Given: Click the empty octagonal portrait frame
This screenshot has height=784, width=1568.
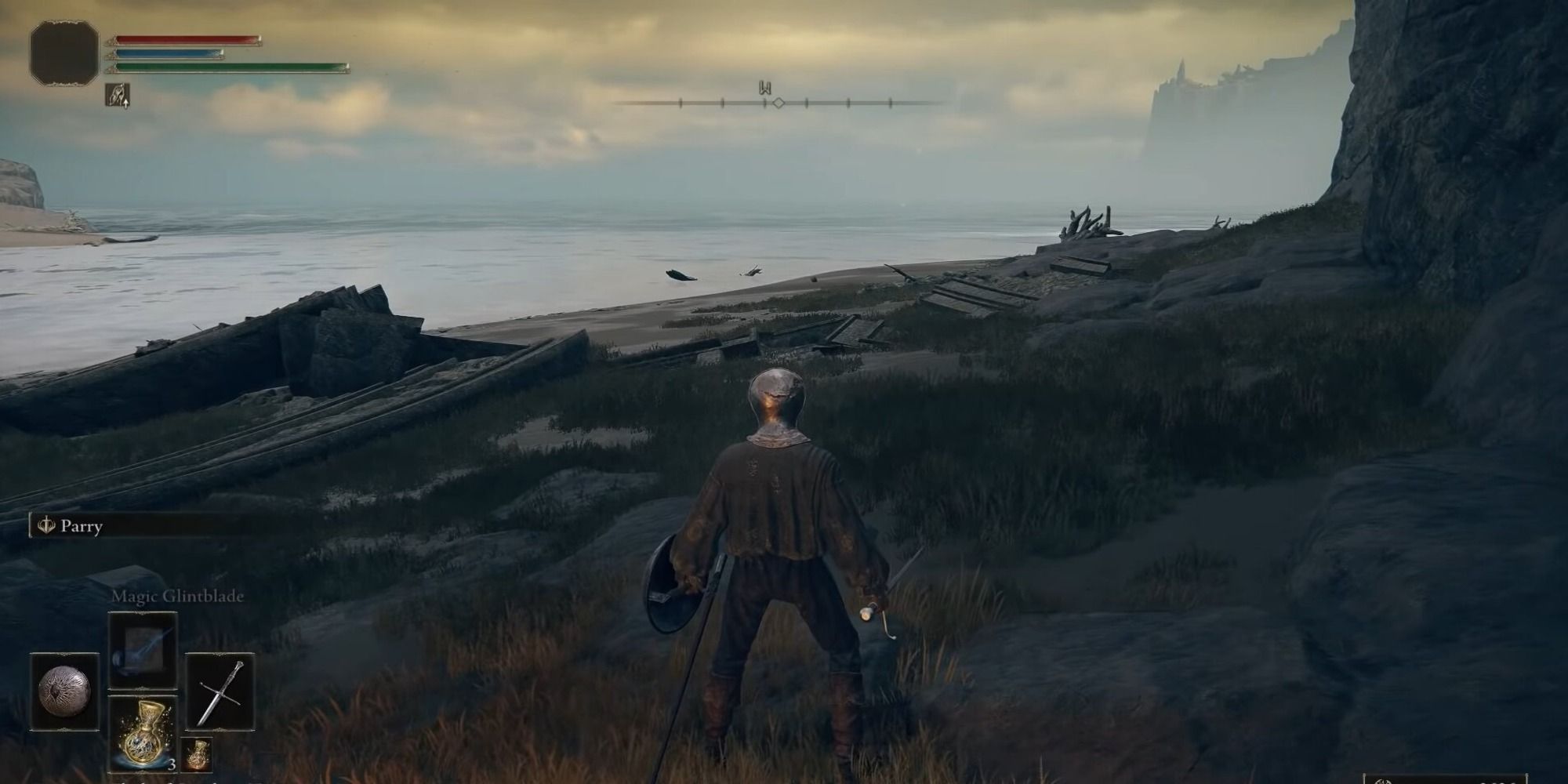Looking at the screenshot, I should [64, 52].
